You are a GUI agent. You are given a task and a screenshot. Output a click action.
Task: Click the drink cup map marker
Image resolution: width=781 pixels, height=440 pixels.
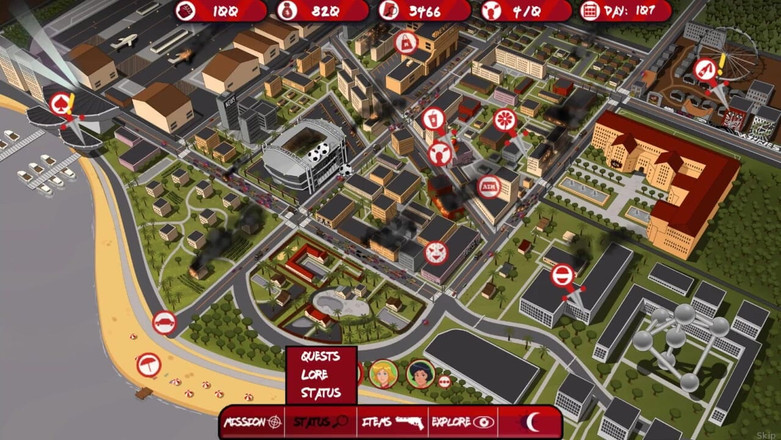pos(432,119)
